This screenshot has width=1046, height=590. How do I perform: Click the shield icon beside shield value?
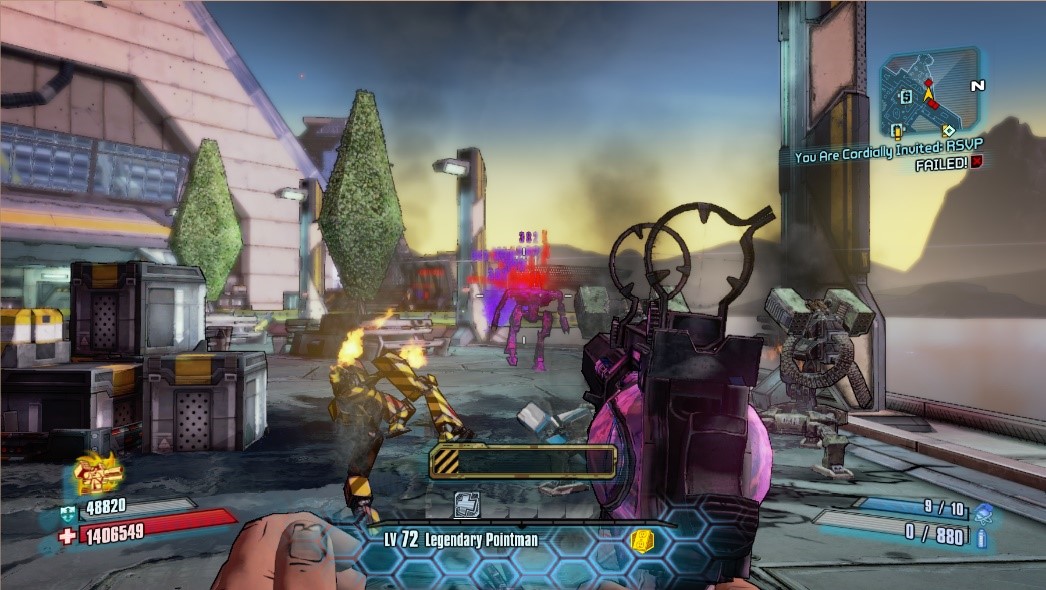coord(65,511)
